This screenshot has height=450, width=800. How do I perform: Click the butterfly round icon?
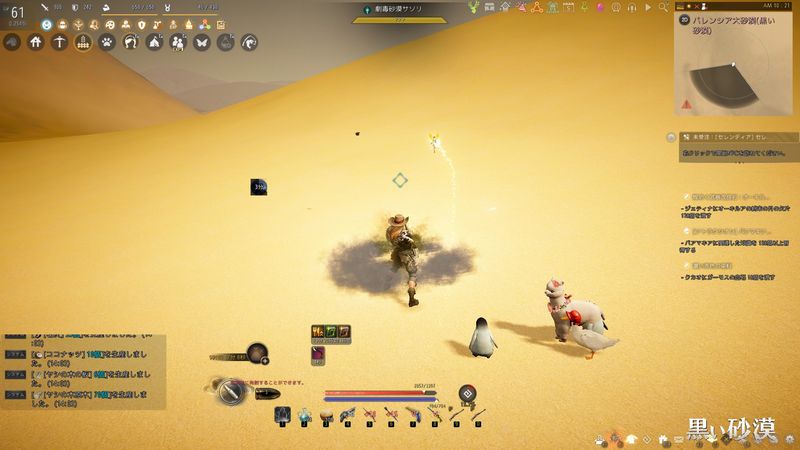point(202,42)
